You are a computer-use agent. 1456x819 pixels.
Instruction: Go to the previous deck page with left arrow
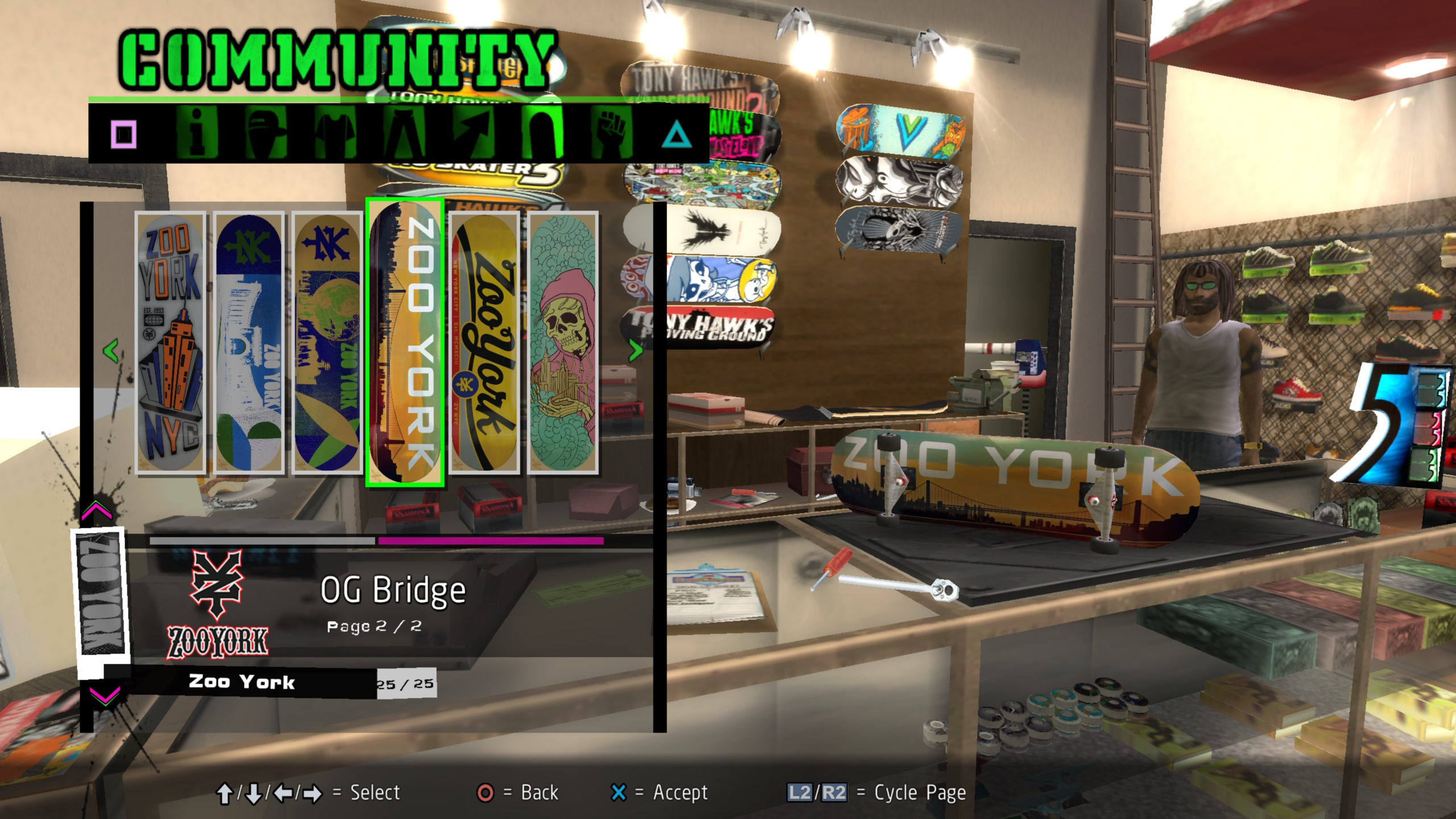click(111, 350)
